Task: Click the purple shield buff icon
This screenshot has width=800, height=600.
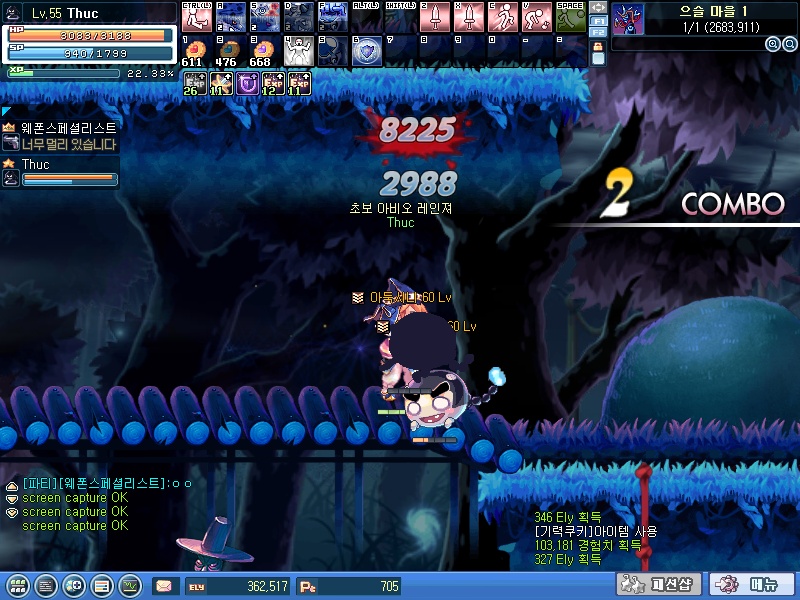Action: coord(246,84)
